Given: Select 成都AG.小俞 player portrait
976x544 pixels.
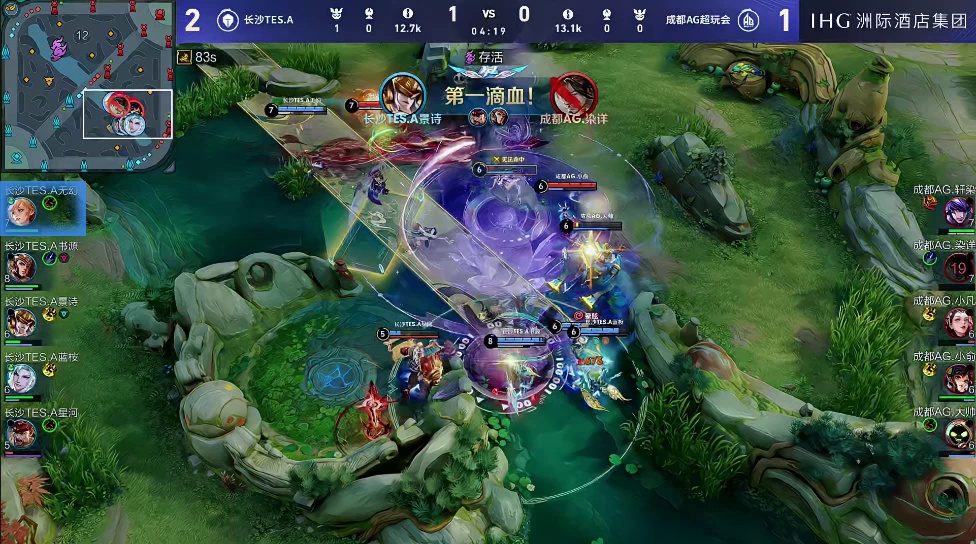Looking at the screenshot, I should point(959,378).
